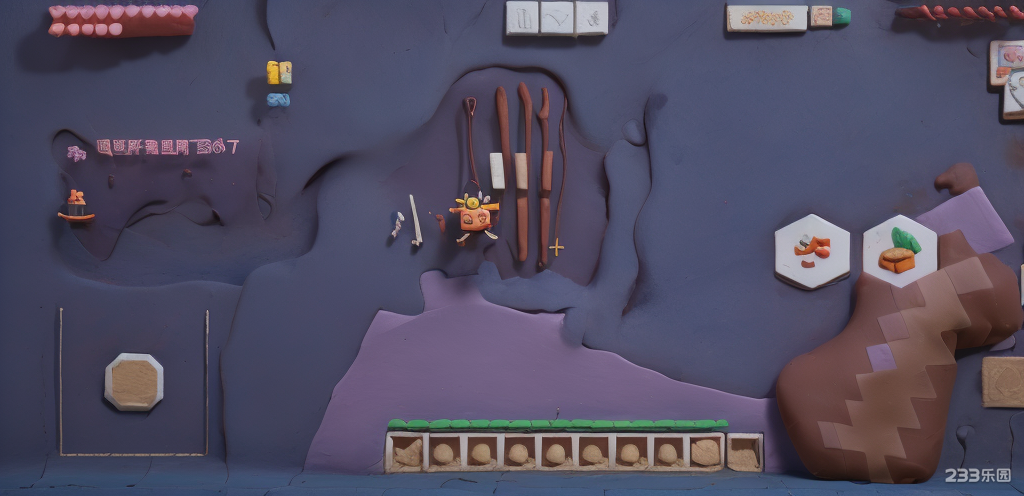Tap the octagonal joystick pad
This screenshot has height=496, width=1024.
(133, 382)
